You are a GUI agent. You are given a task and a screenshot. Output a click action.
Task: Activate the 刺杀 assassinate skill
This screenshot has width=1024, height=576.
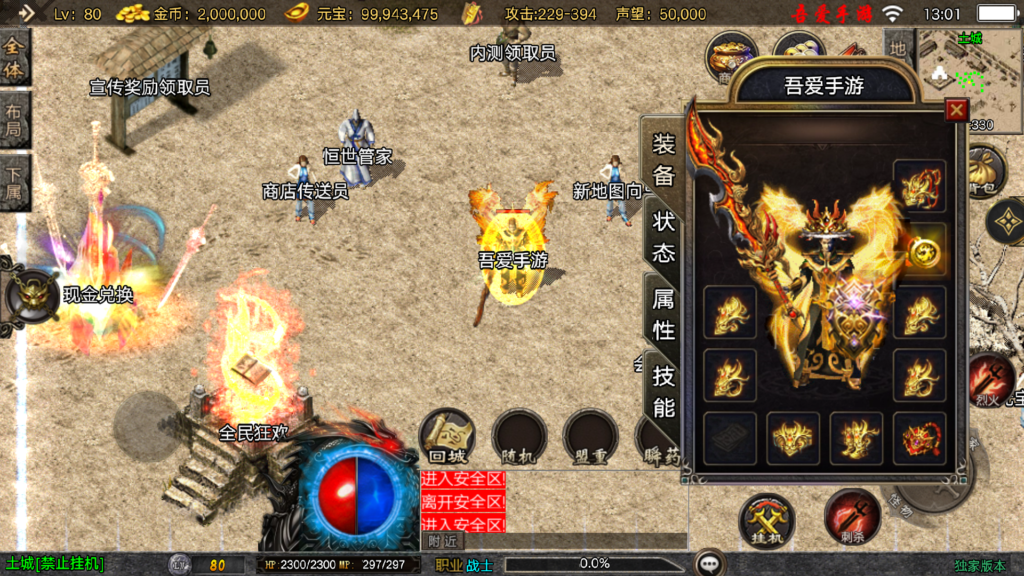click(852, 517)
